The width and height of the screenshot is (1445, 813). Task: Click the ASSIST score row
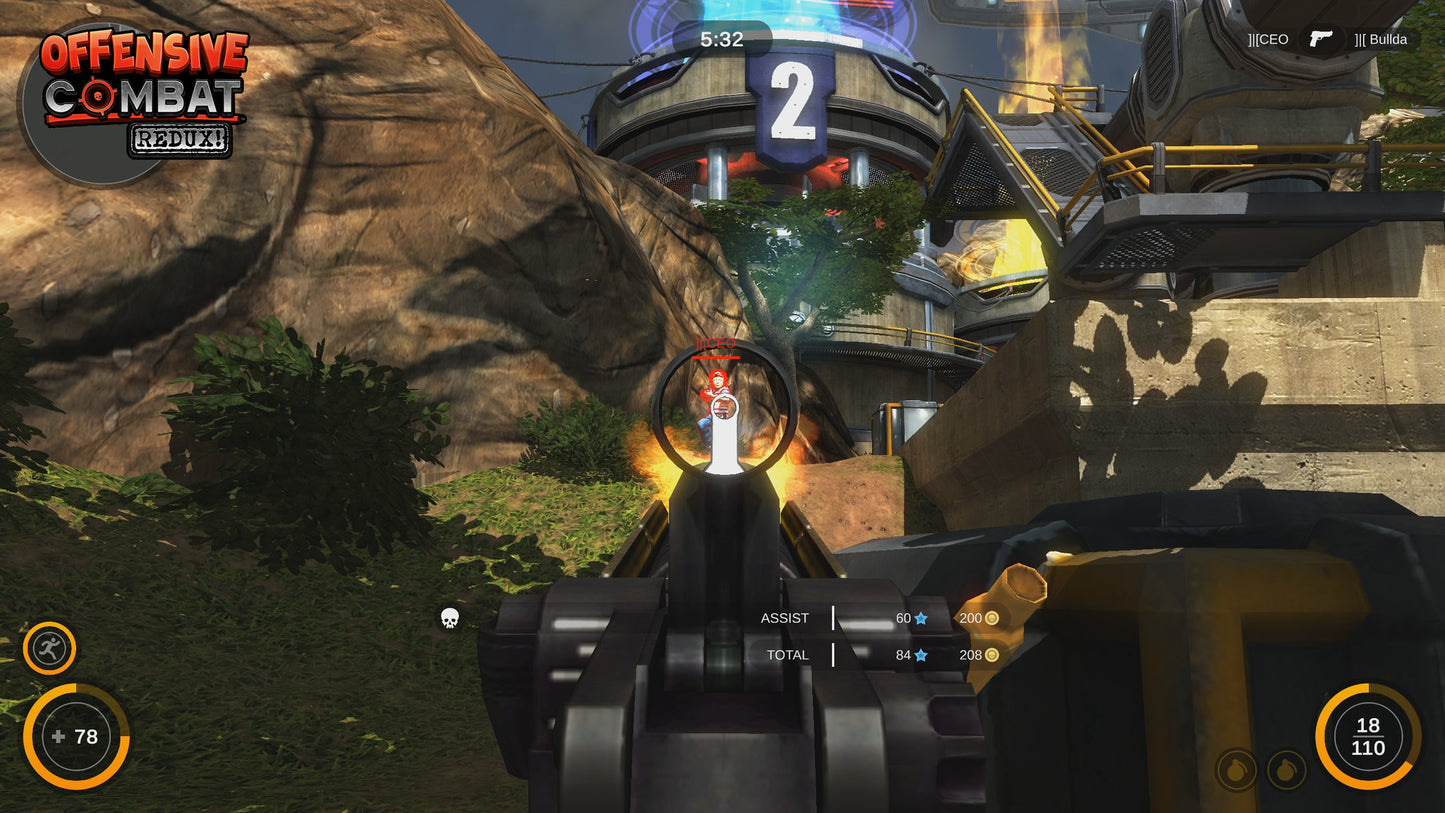pyautogui.click(x=786, y=618)
